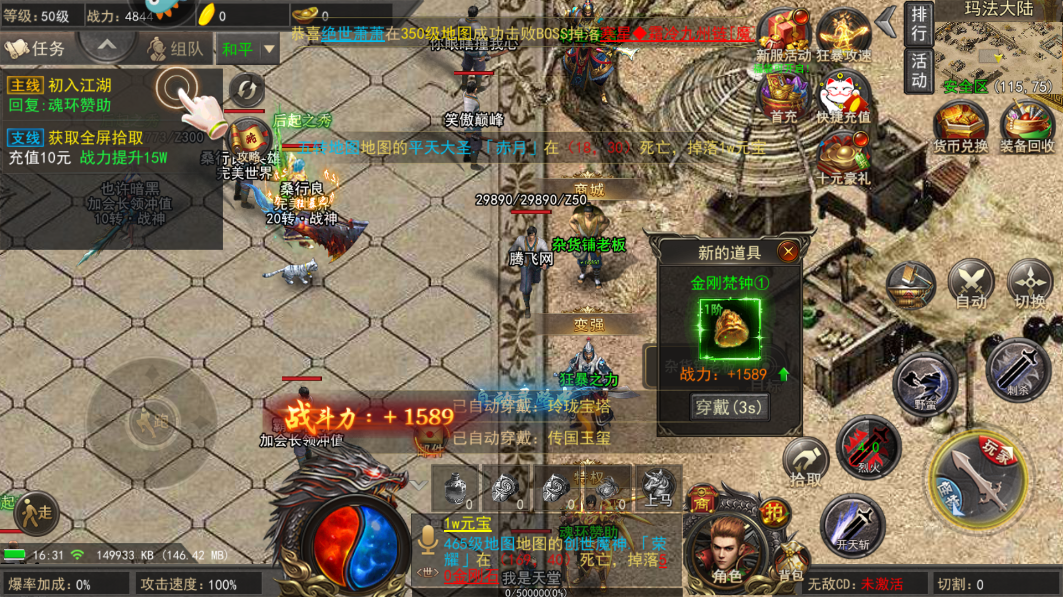
Task: Activate the 狂暴攻速 icon
Action: [x=844, y=36]
